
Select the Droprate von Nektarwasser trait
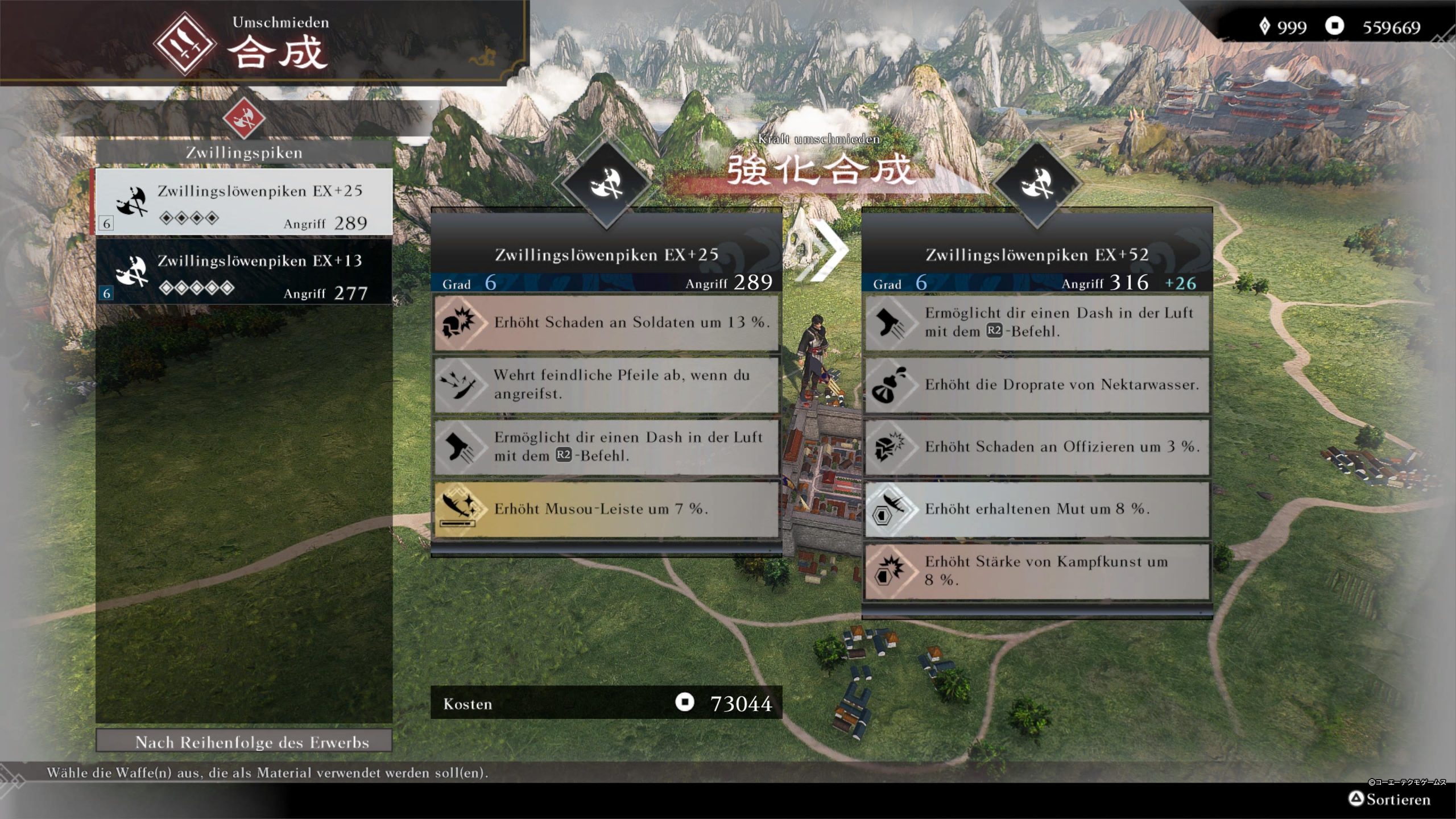1036,384
